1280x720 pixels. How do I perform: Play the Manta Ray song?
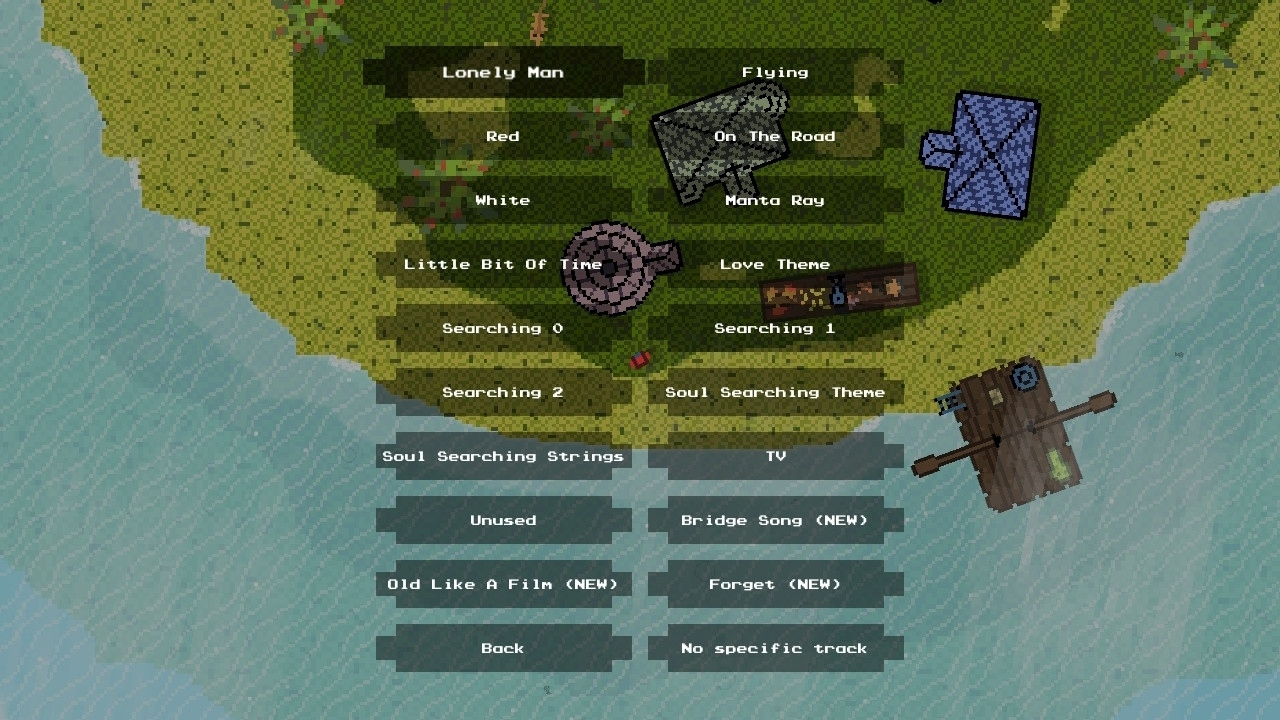click(x=775, y=200)
